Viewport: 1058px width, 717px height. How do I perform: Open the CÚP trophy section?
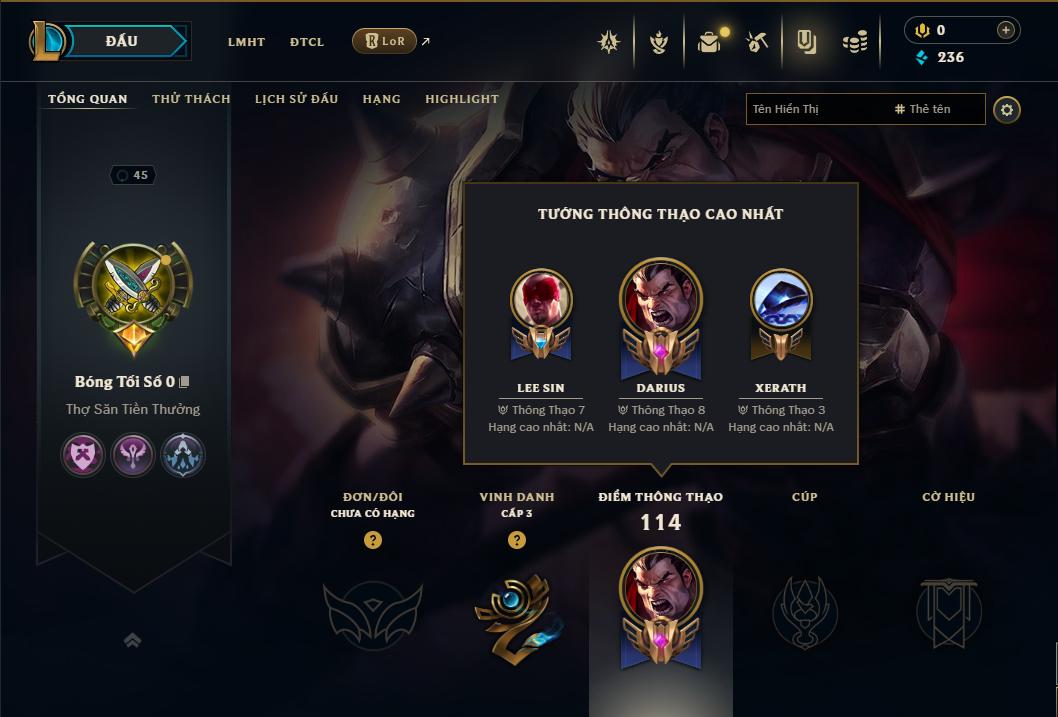804,611
